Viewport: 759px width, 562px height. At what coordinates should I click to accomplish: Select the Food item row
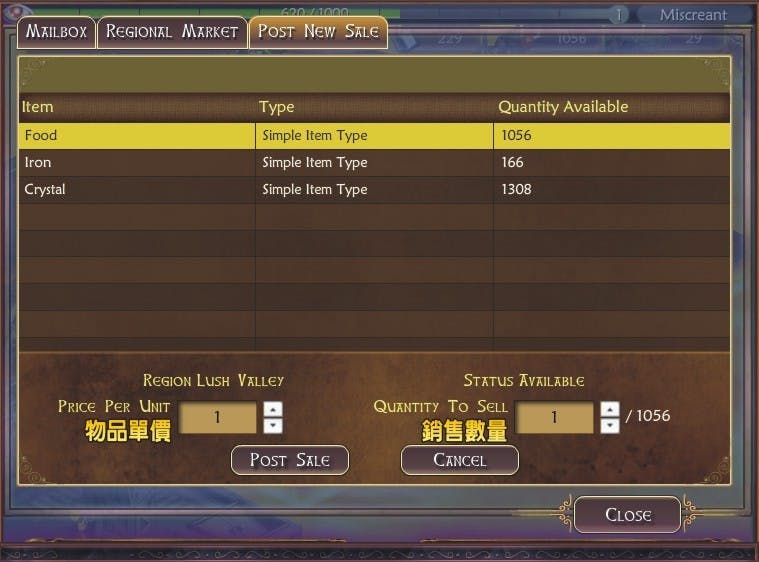(137, 135)
